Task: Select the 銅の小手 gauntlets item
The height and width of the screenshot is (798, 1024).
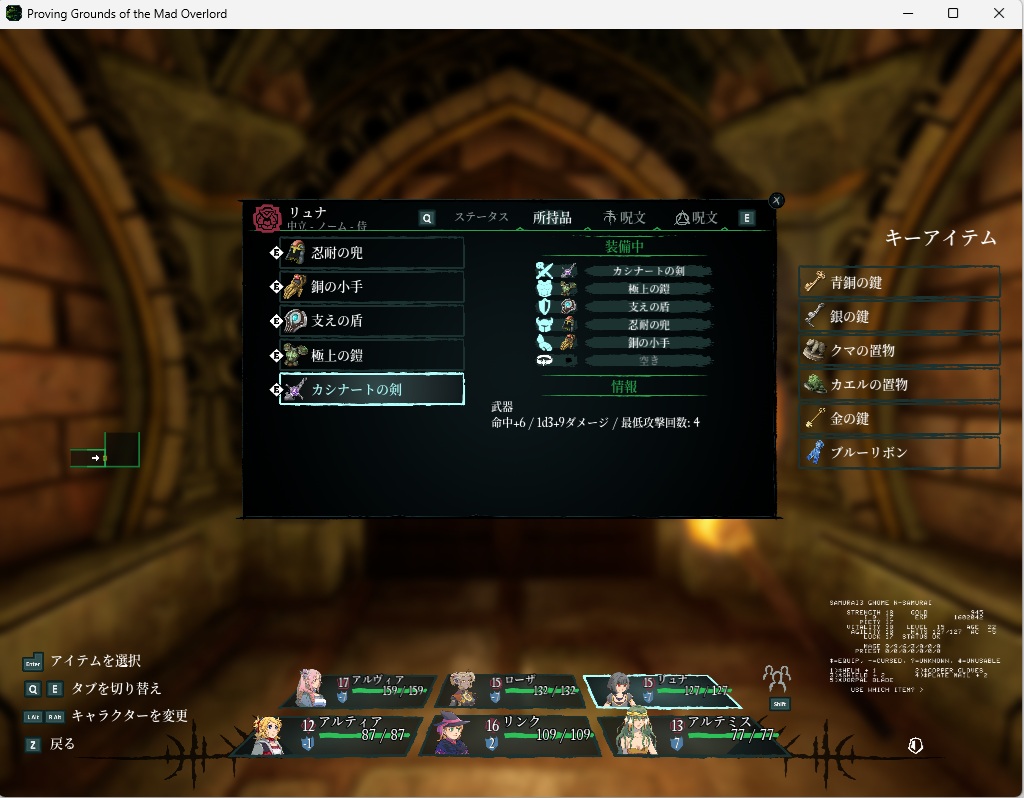Action: (371, 287)
